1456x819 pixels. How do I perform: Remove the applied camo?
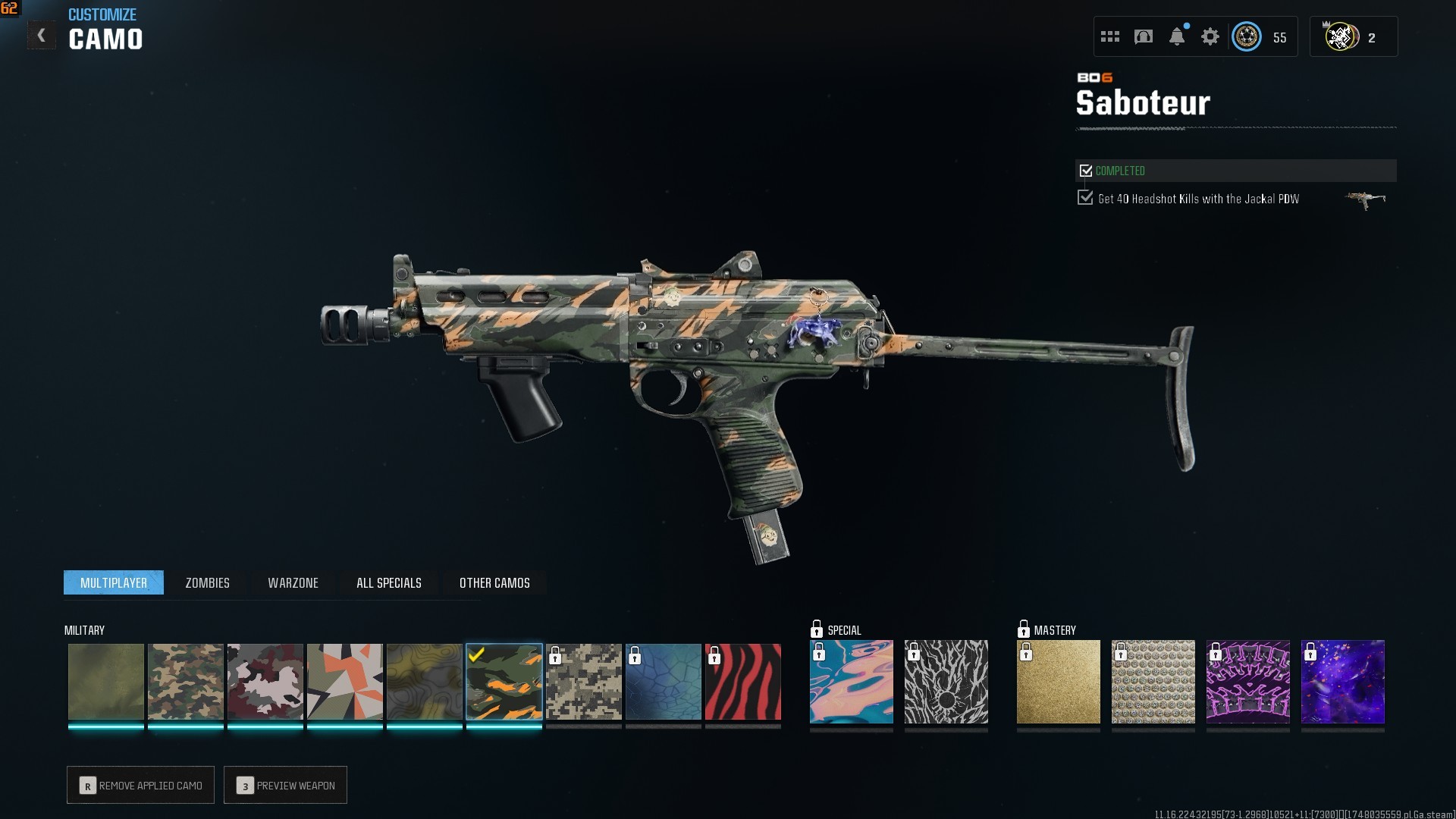141,785
